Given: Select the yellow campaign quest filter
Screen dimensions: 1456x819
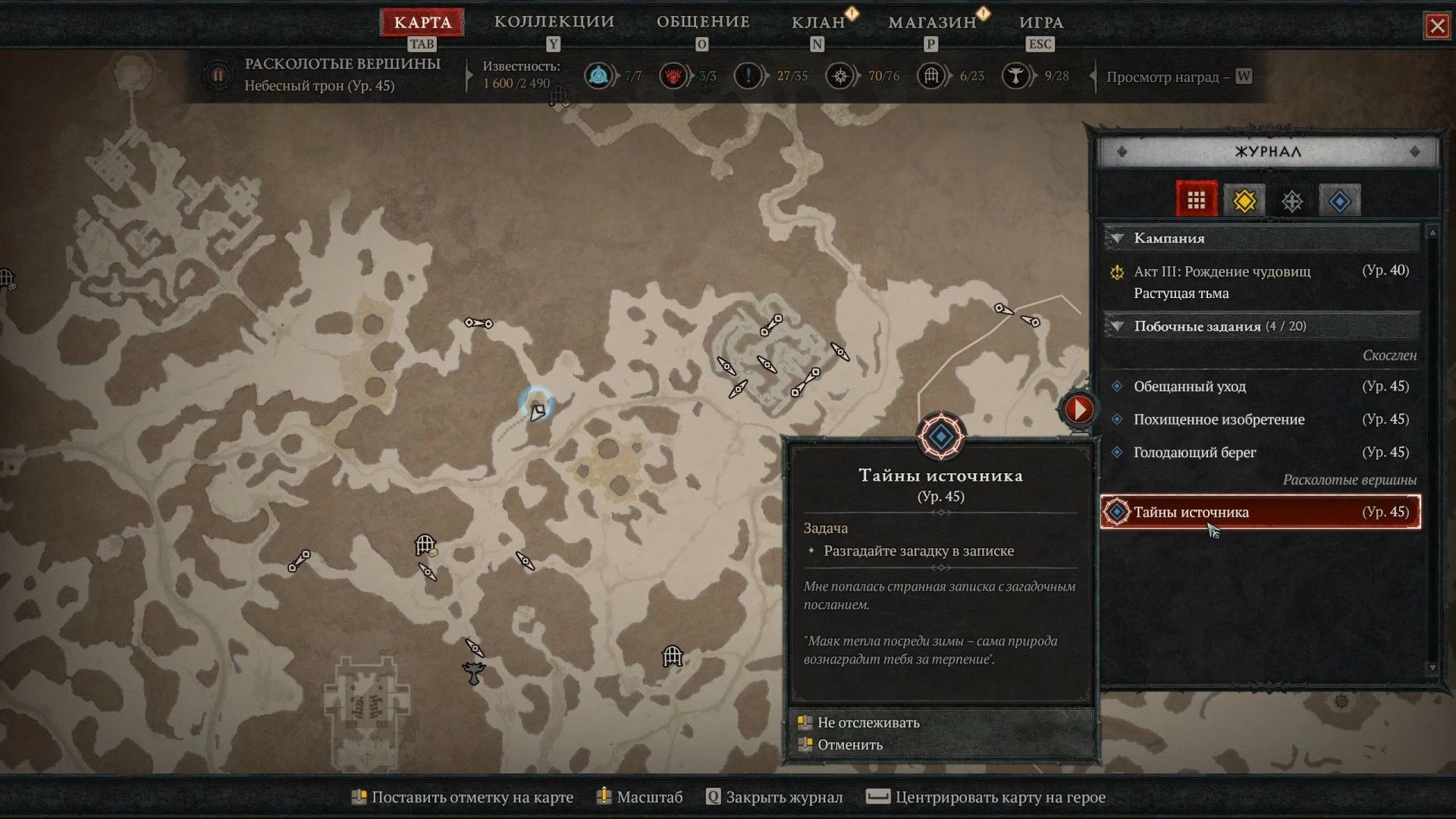Looking at the screenshot, I should [x=1244, y=201].
